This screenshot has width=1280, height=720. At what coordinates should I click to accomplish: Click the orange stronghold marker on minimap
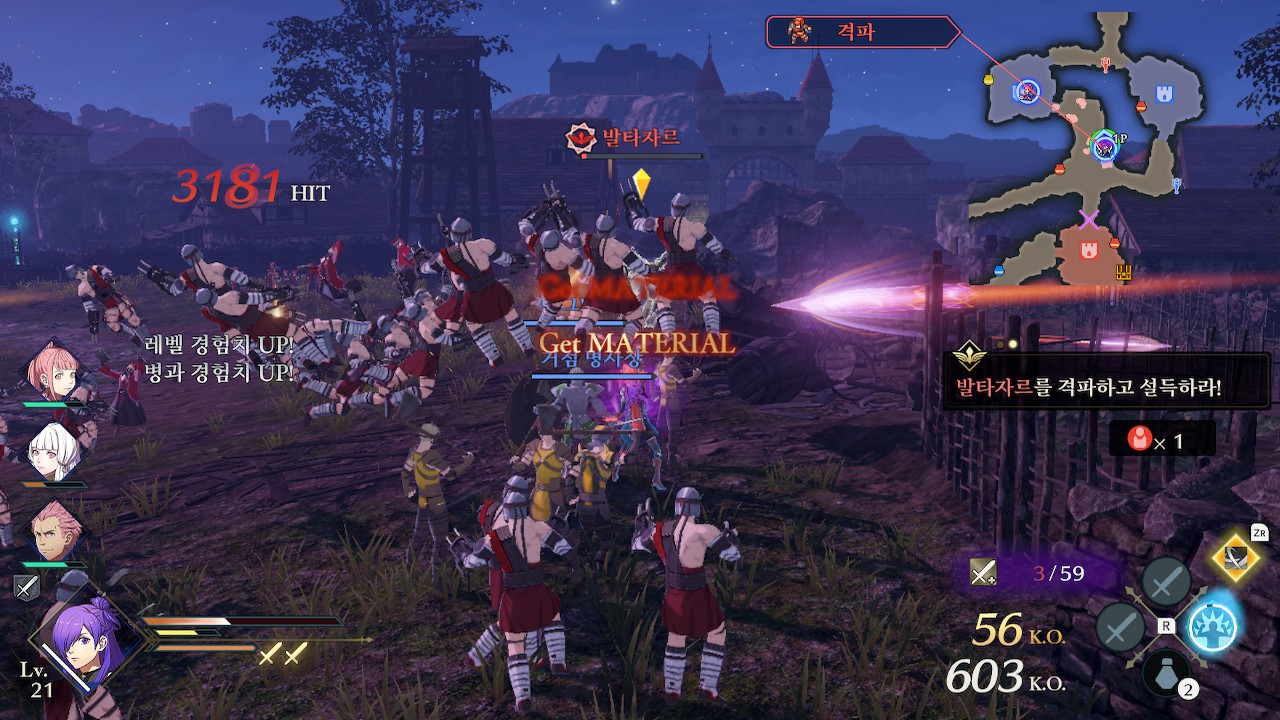1087,246
